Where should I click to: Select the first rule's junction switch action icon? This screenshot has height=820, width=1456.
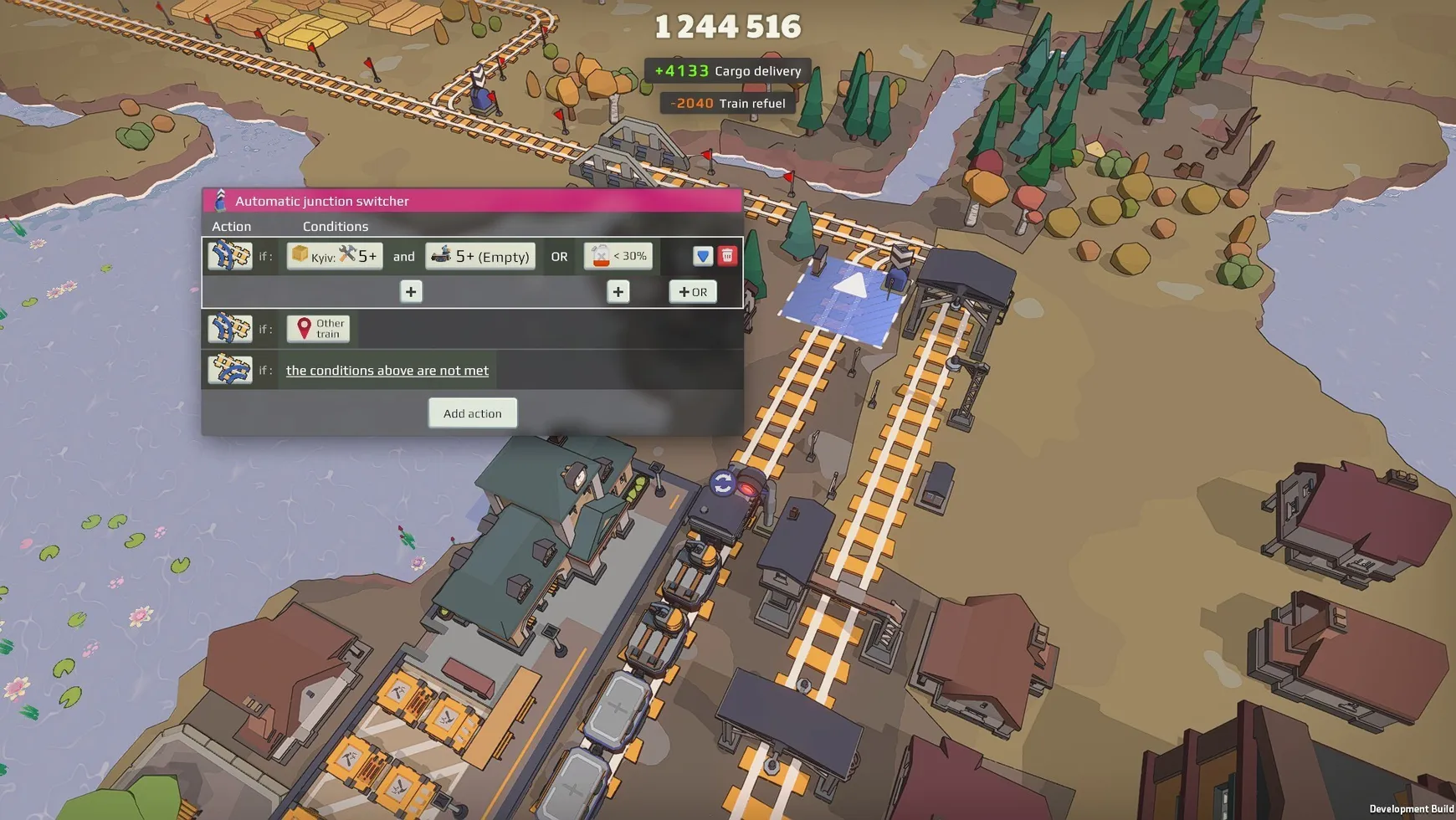230,255
